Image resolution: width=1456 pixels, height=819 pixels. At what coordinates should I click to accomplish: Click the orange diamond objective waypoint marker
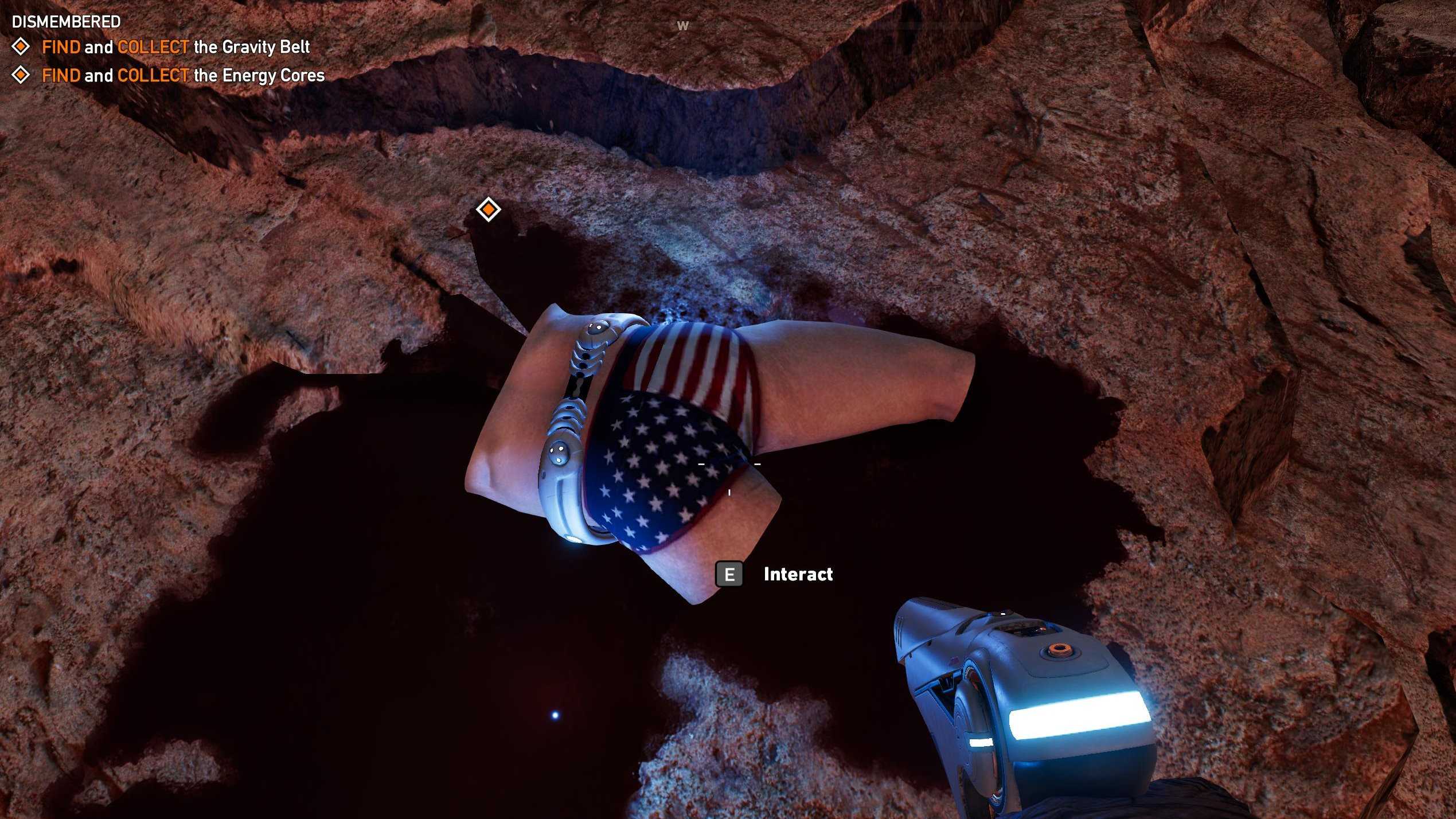coord(488,209)
